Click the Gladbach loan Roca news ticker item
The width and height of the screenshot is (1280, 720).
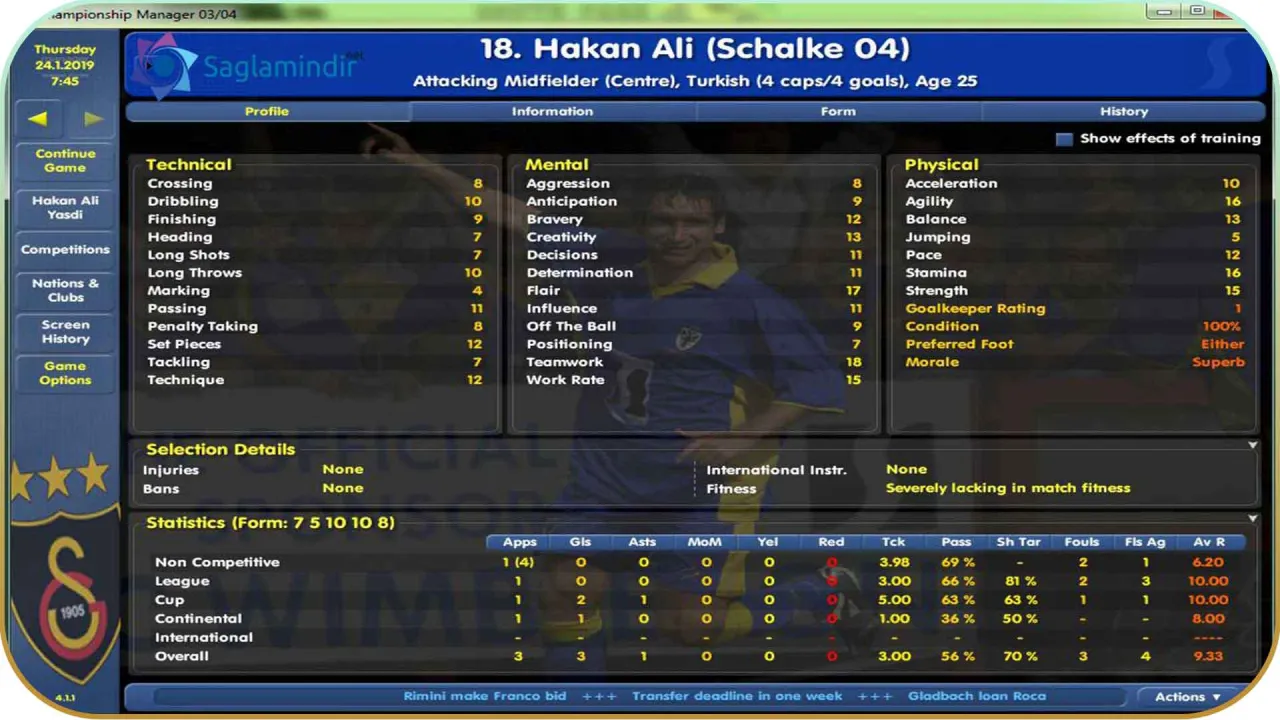pos(977,696)
